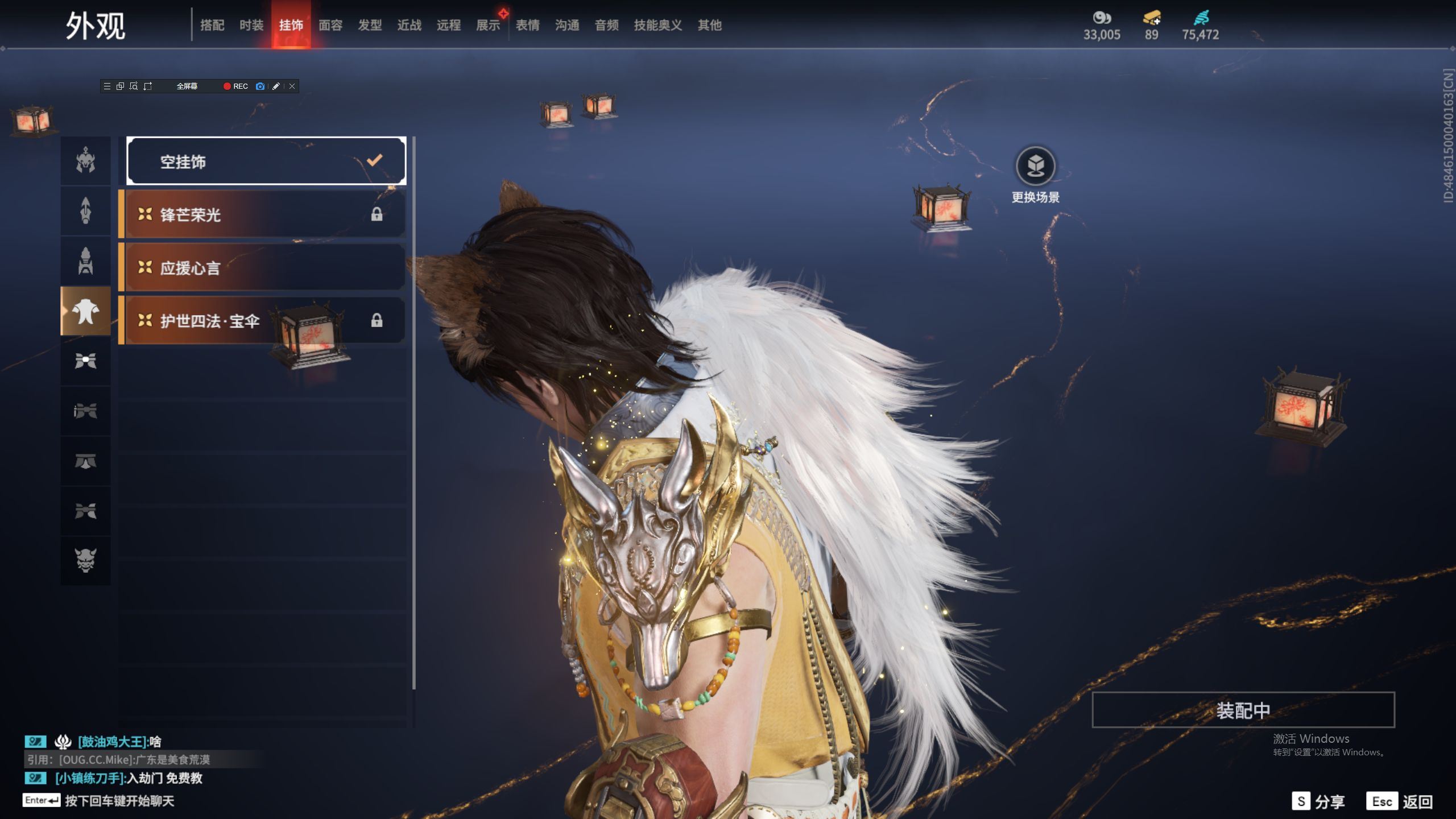Screen dimensions: 1456x819
Task: Select the demon mask category icon
Action: [86, 560]
